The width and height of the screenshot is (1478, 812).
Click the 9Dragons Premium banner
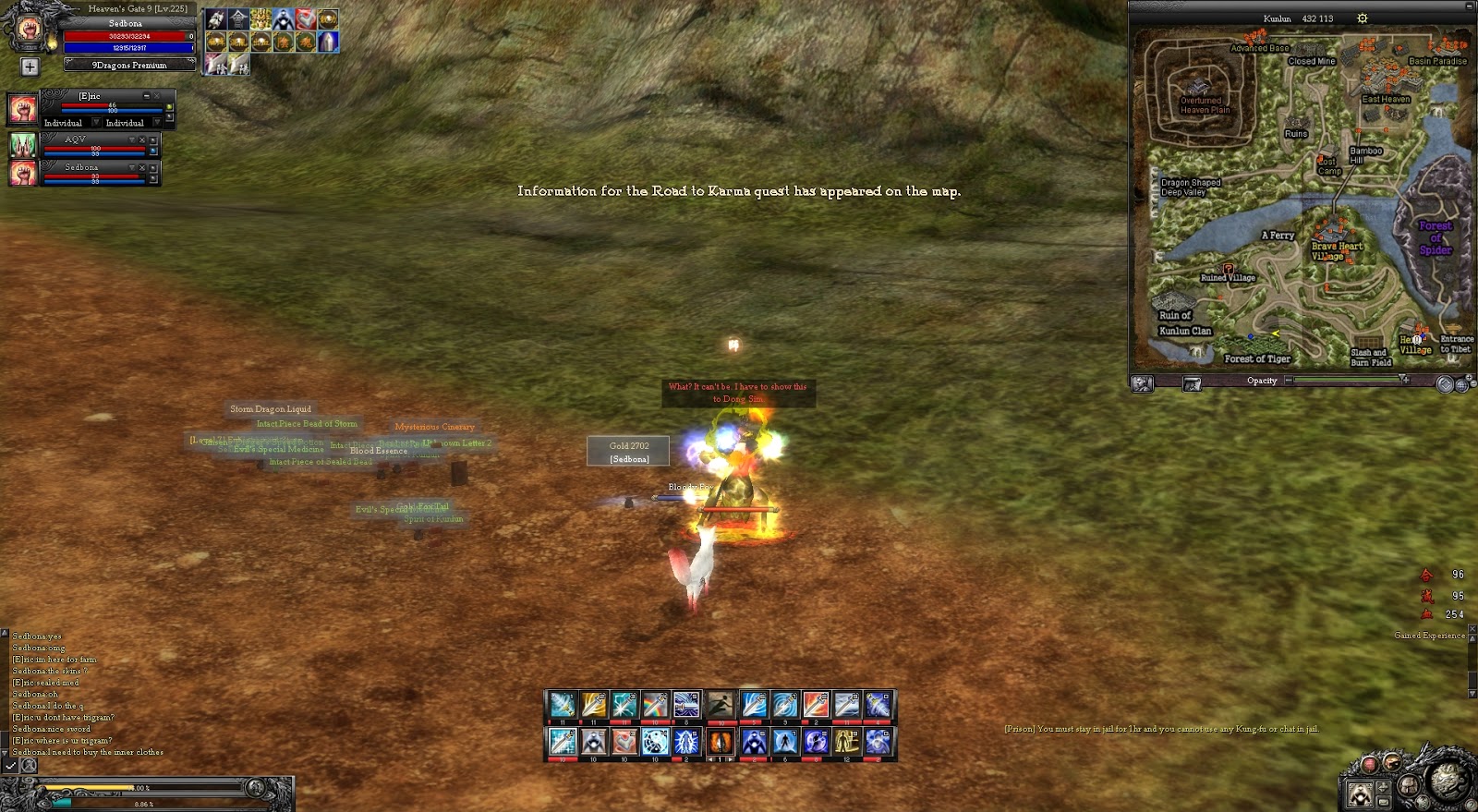point(129,65)
